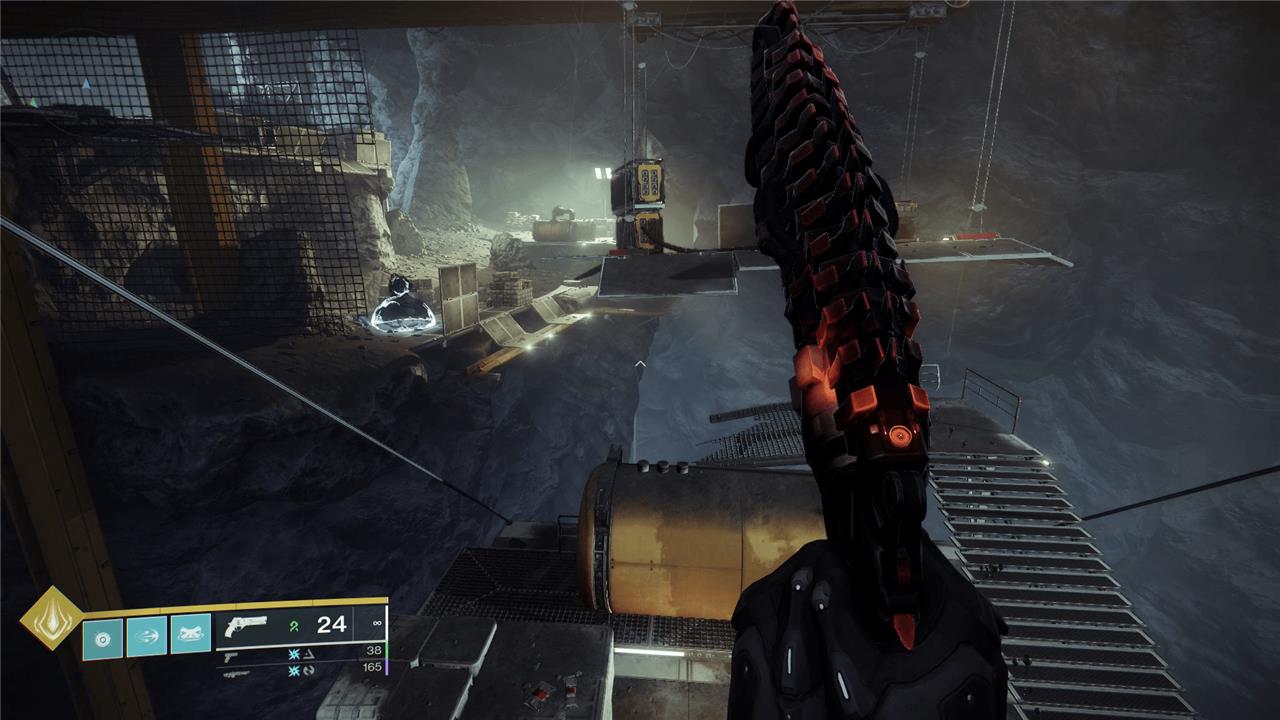The height and width of the screenshot is (720, 1280).
Task: Use the class ability barricade icon
Action: 190,635
